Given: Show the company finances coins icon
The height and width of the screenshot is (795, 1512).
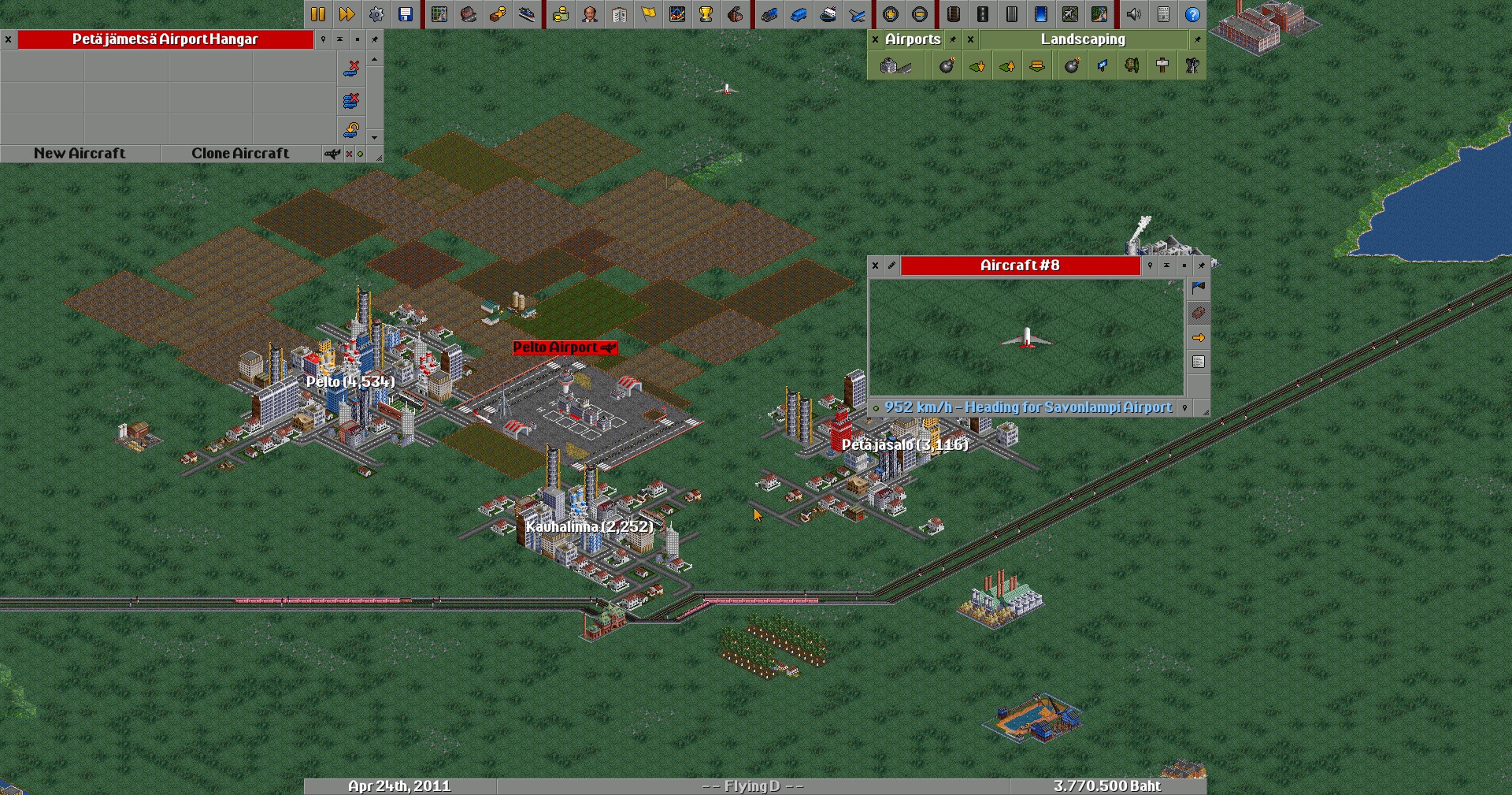Looking at the screenshot, I should coord(561,14).
